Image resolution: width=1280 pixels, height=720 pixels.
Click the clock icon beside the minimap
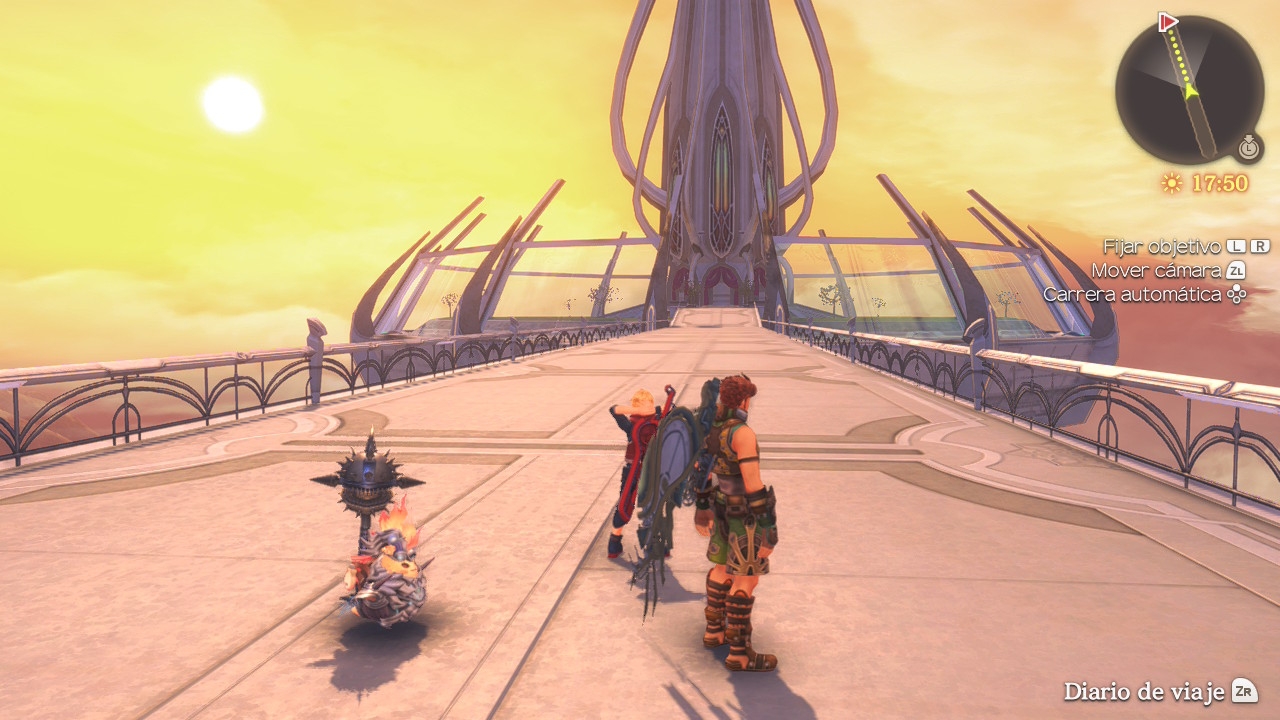tap(1248, 148)
